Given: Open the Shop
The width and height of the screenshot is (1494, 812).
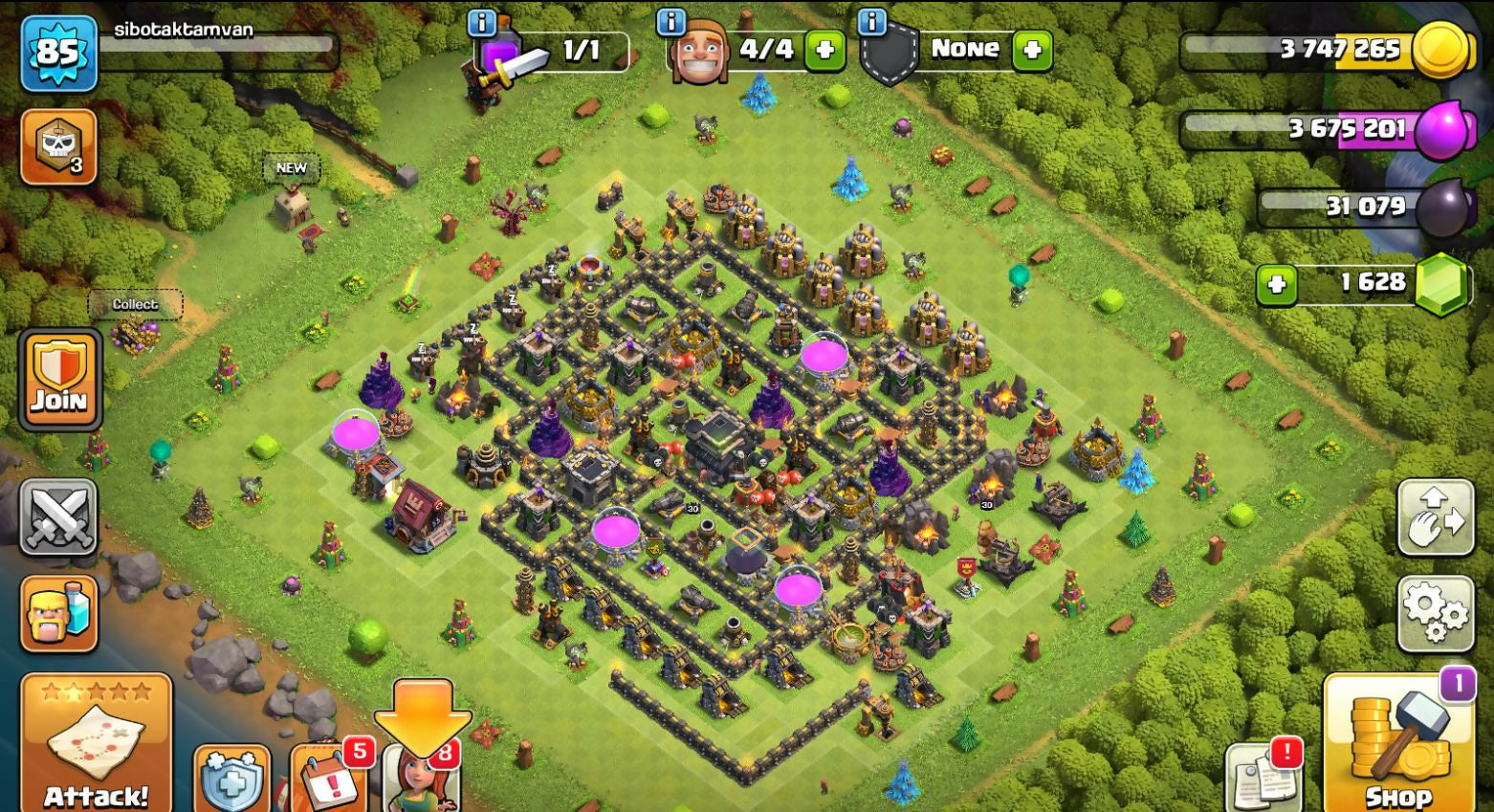Looking at the screenshot, I should point(1397,746).
